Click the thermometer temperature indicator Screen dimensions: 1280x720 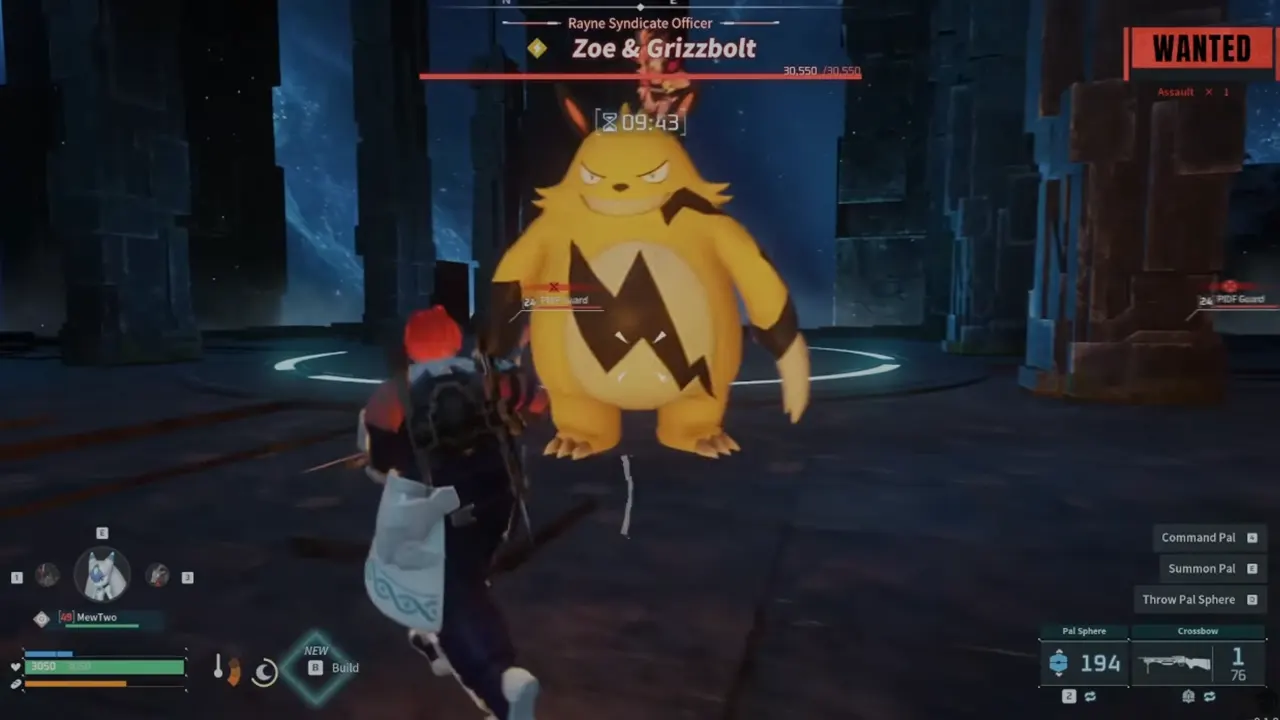coord(219,665)
